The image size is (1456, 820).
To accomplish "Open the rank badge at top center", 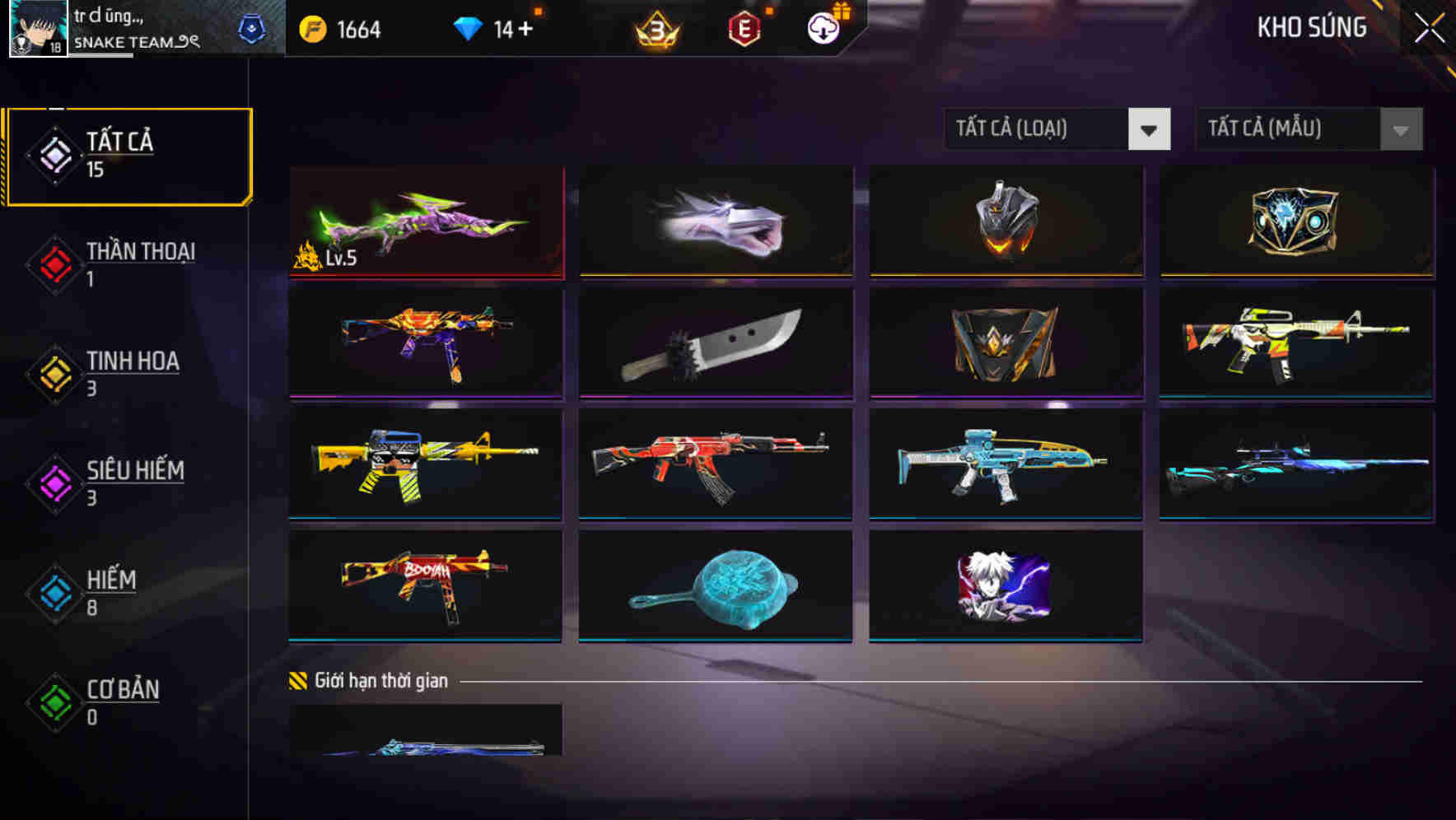I will 655,27.
